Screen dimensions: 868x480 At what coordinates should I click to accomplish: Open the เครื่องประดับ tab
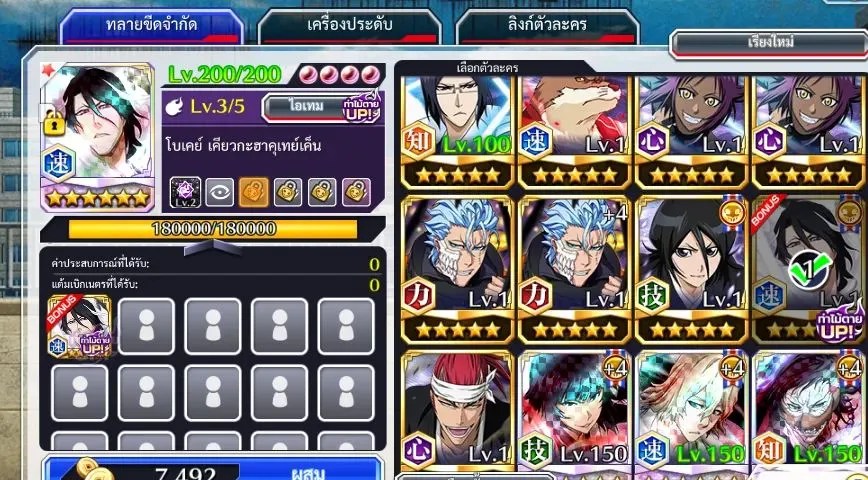[351, 23]
